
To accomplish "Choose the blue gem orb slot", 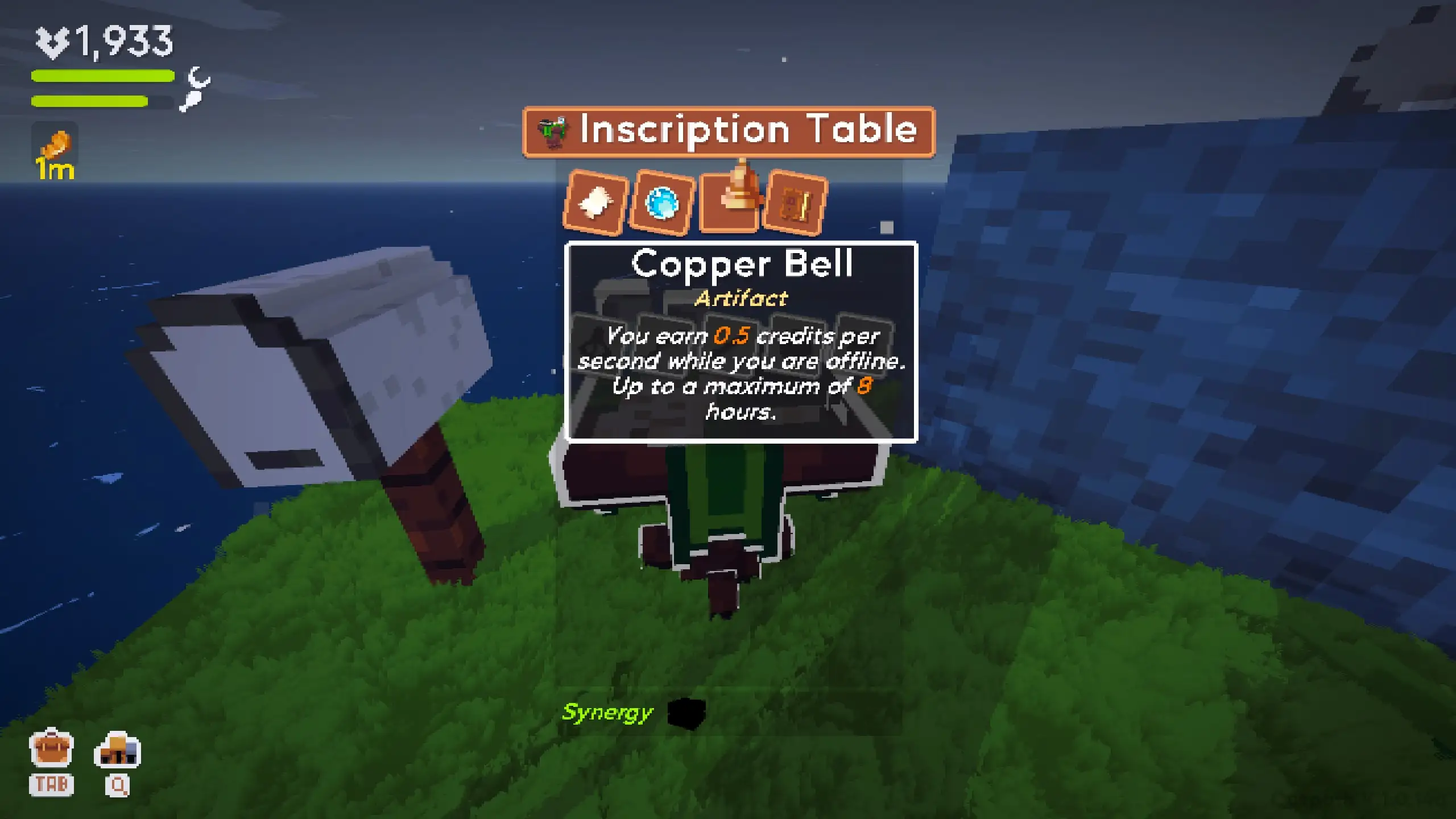I will pos(662,202).
